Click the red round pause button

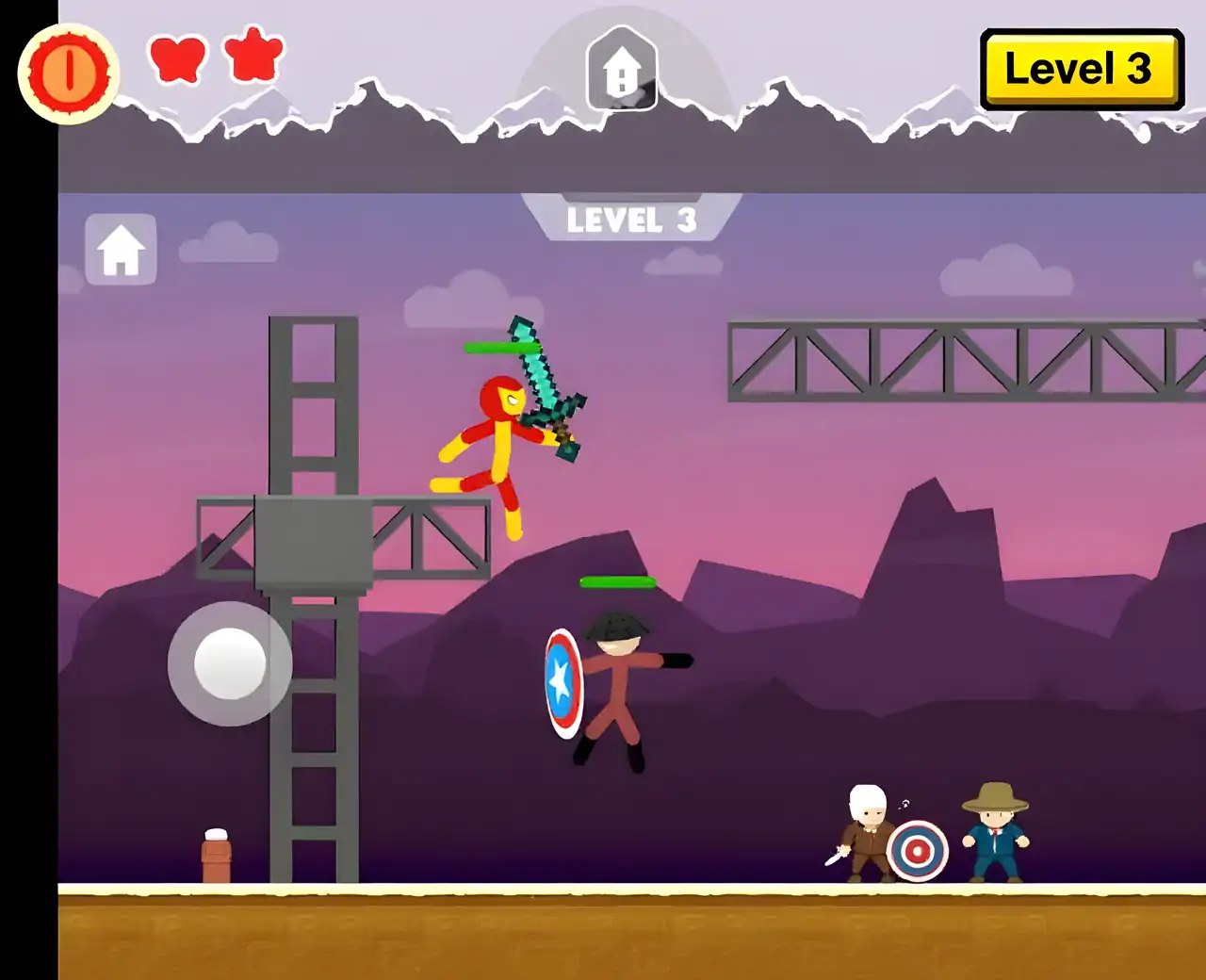69,73
